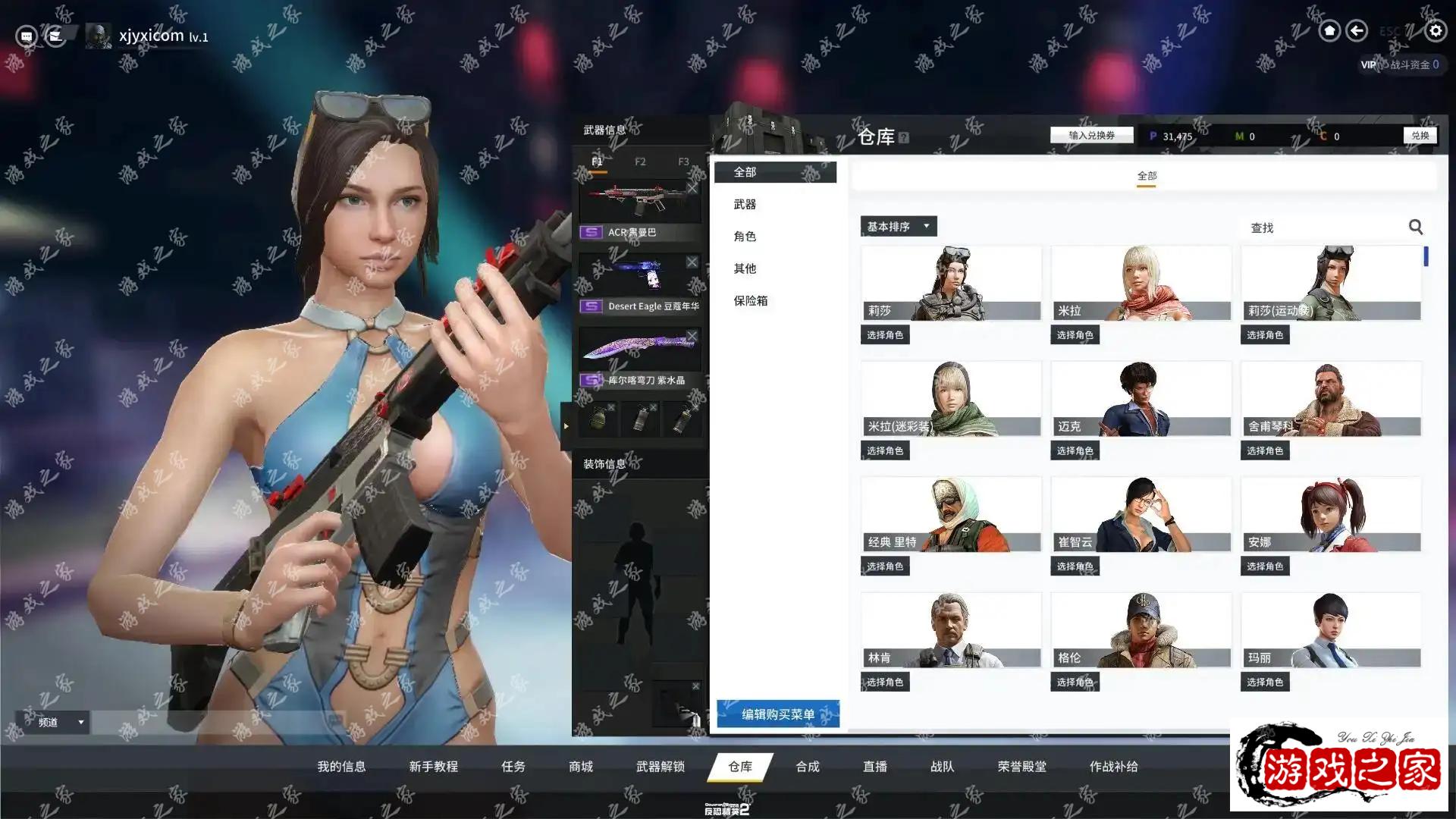Select the 角色 category
Viewport: 1456px width, 819px height.
(745, 237)
